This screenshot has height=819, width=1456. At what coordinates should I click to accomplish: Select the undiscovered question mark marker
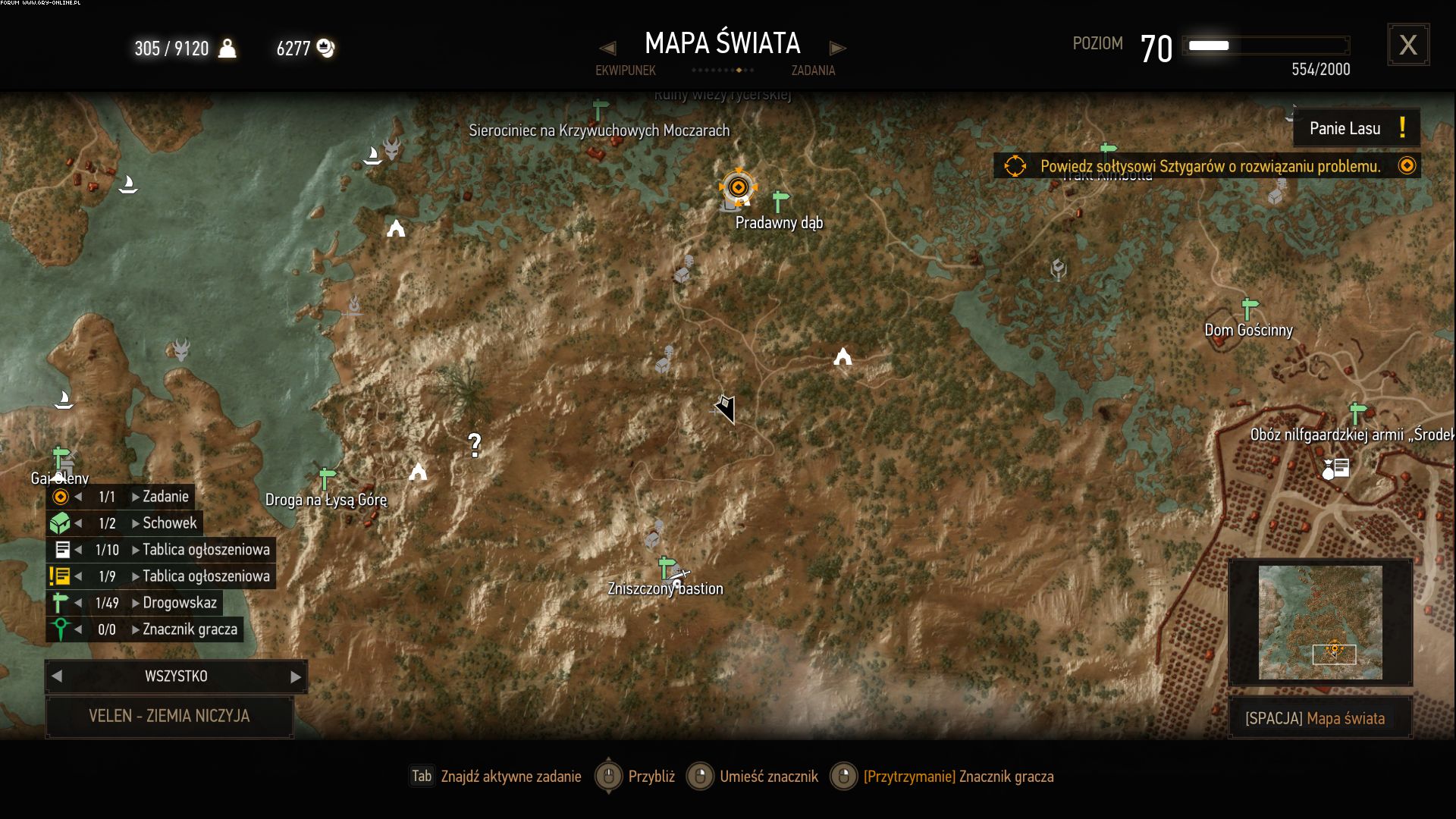click(475, 444)
